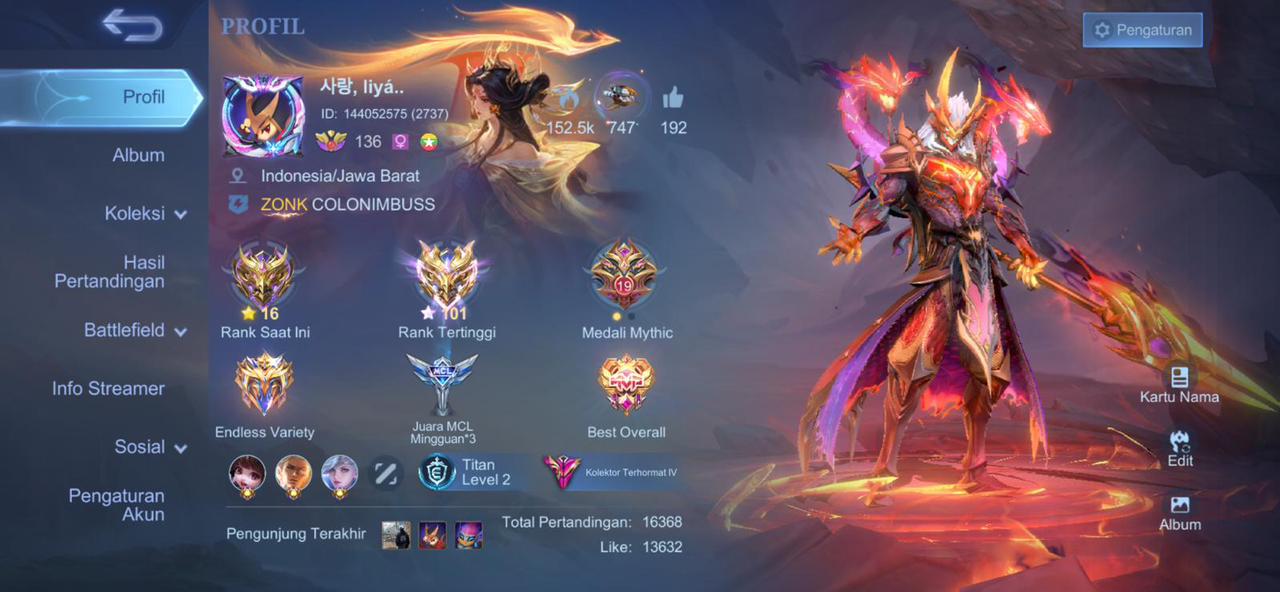
Task: Show the Info Streamer page
Action: tap(108, 388)
